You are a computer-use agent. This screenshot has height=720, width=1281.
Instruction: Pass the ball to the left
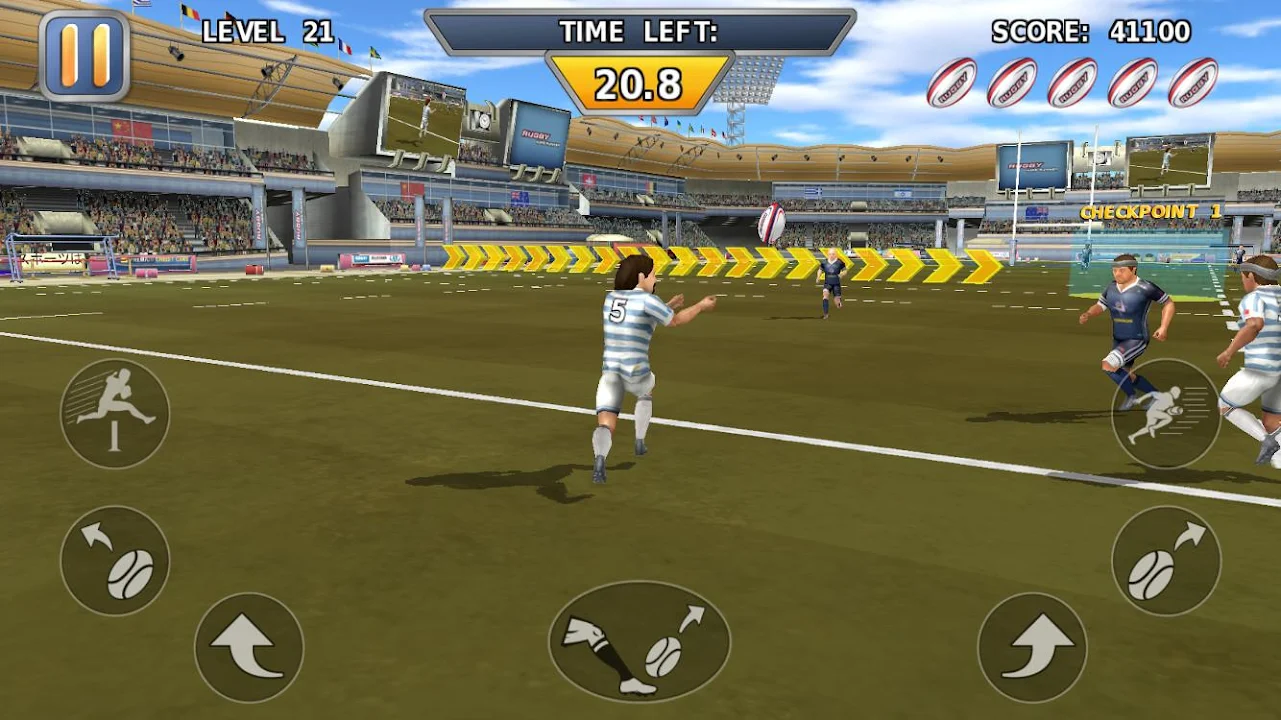[115, 560]
